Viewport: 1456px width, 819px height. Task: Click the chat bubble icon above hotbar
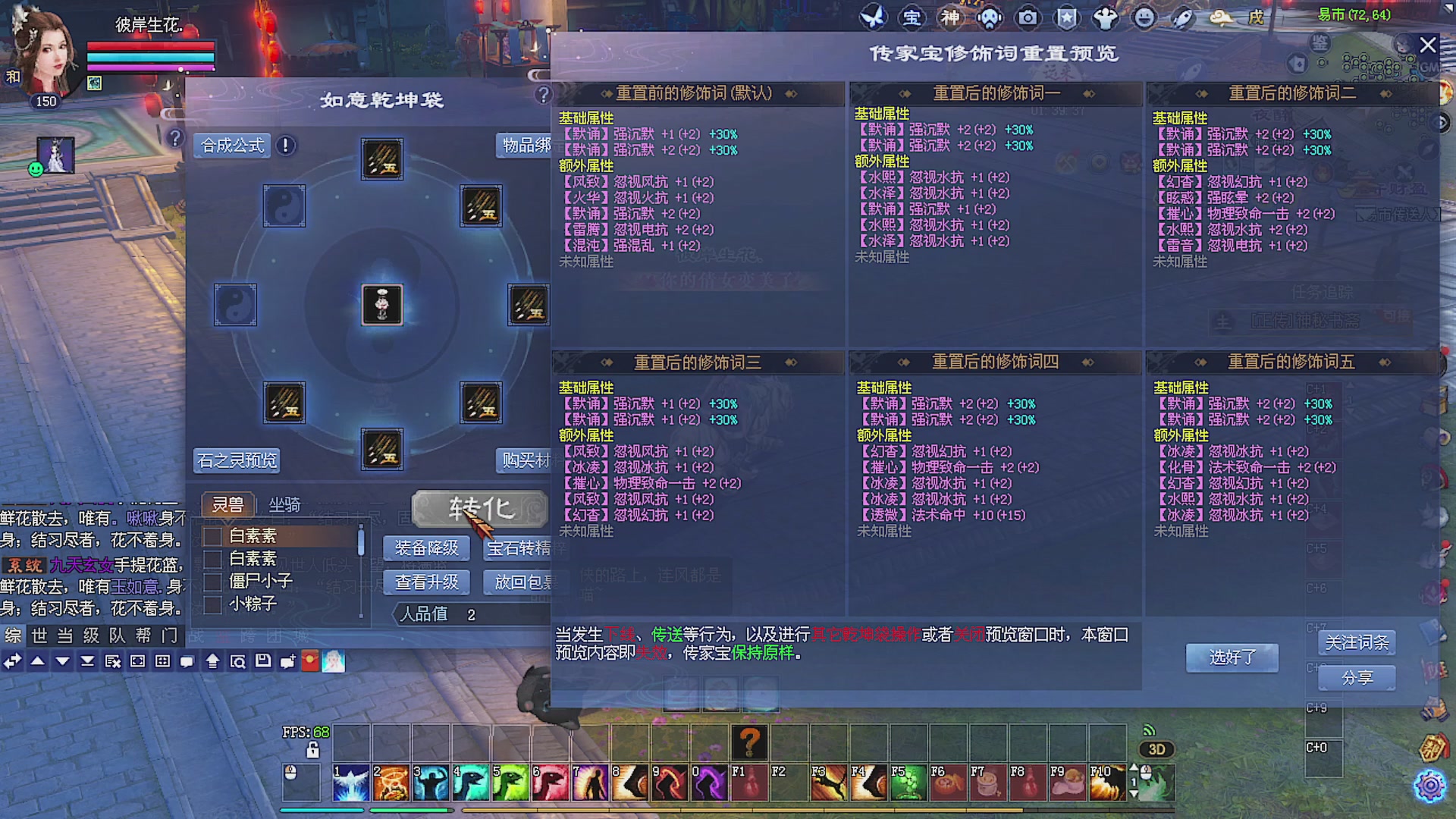click(187, 662)
